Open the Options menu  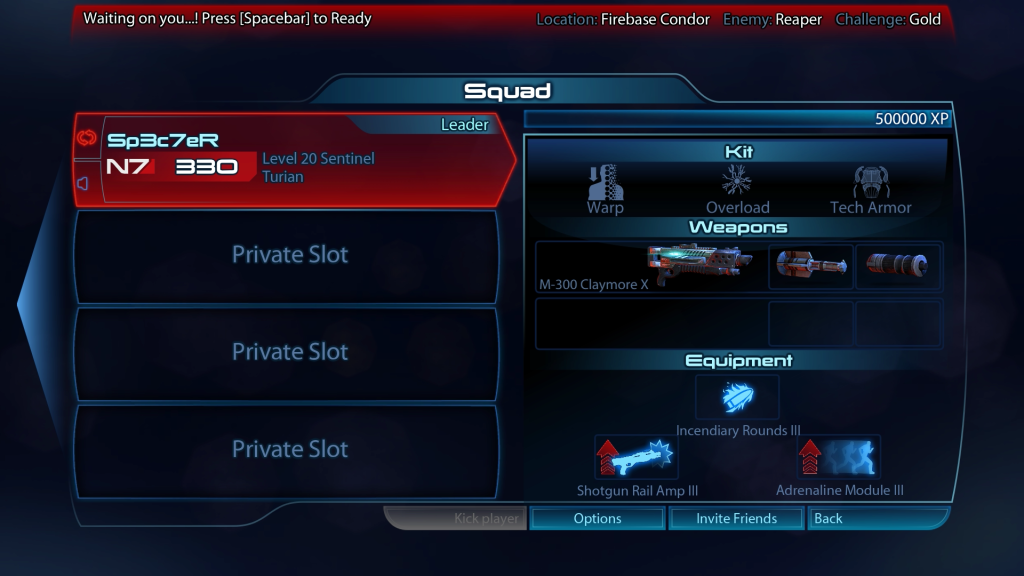(x=597, y=518)
